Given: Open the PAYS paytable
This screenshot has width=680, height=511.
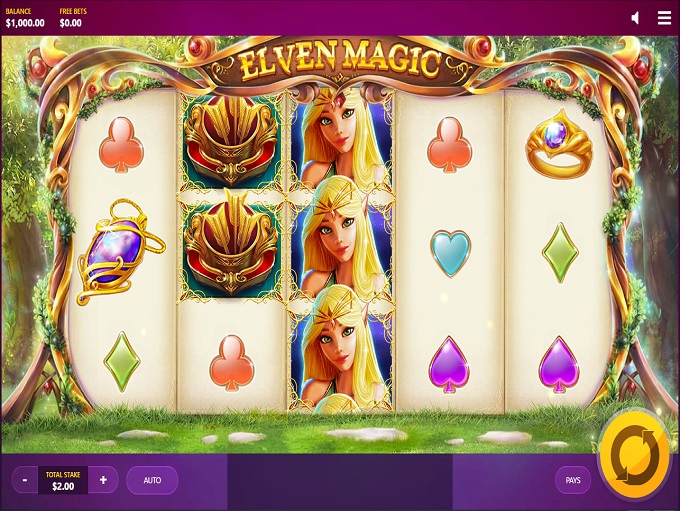Looking at the screenshot, I should pyautogui.click(x=573, y=480).
